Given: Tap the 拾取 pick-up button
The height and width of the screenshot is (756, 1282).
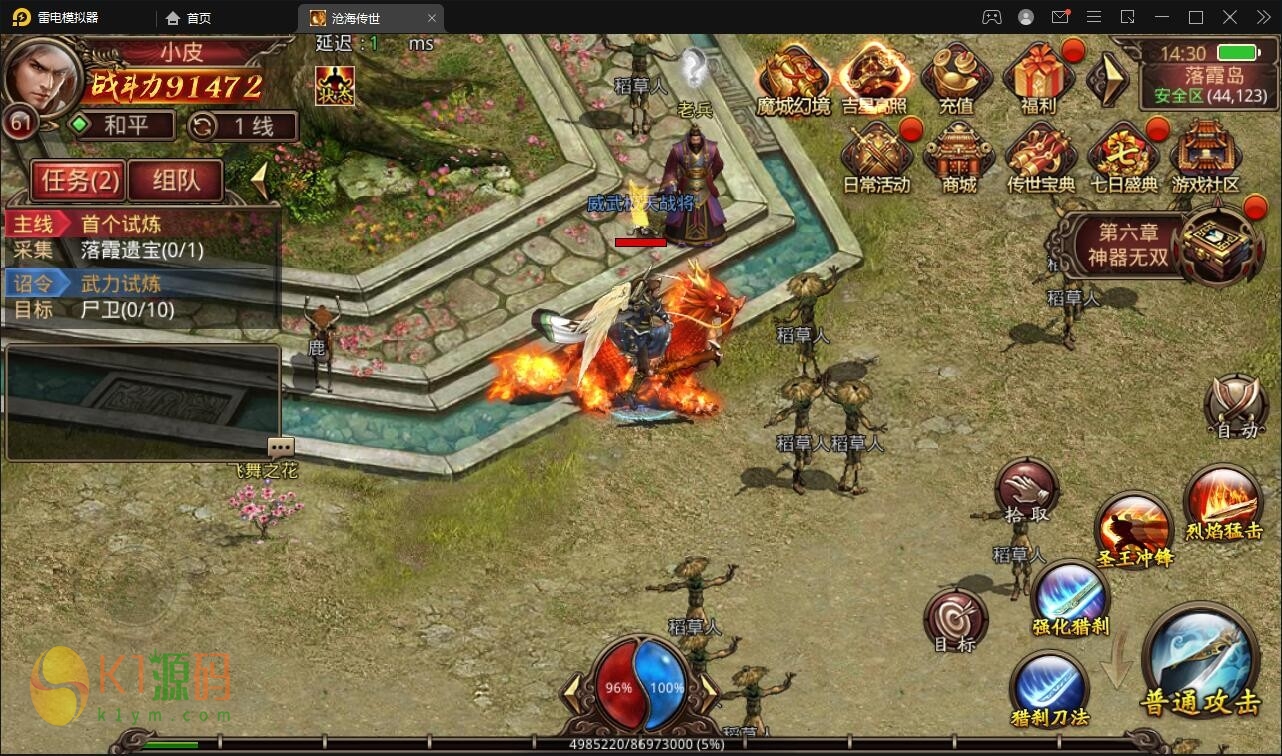Looking at the screenshot, I should point(1026,490).
